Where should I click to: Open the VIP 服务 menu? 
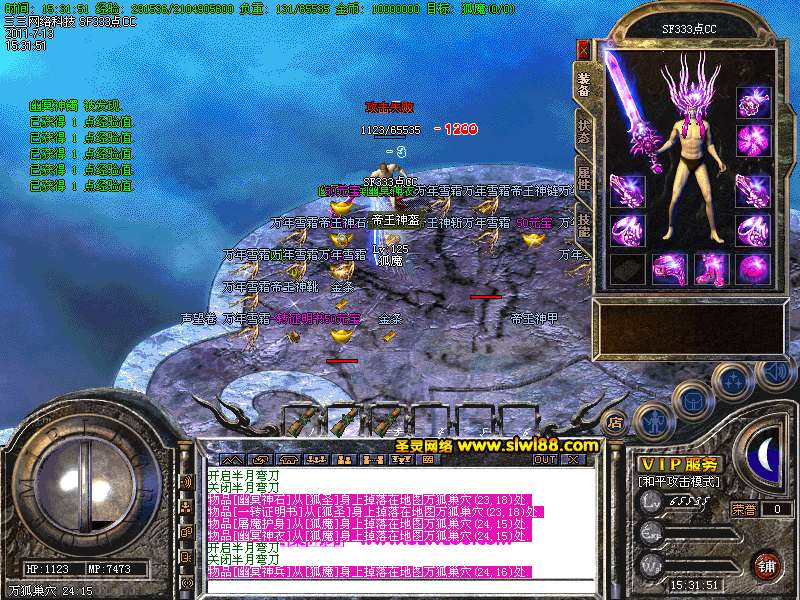[680, 464]
